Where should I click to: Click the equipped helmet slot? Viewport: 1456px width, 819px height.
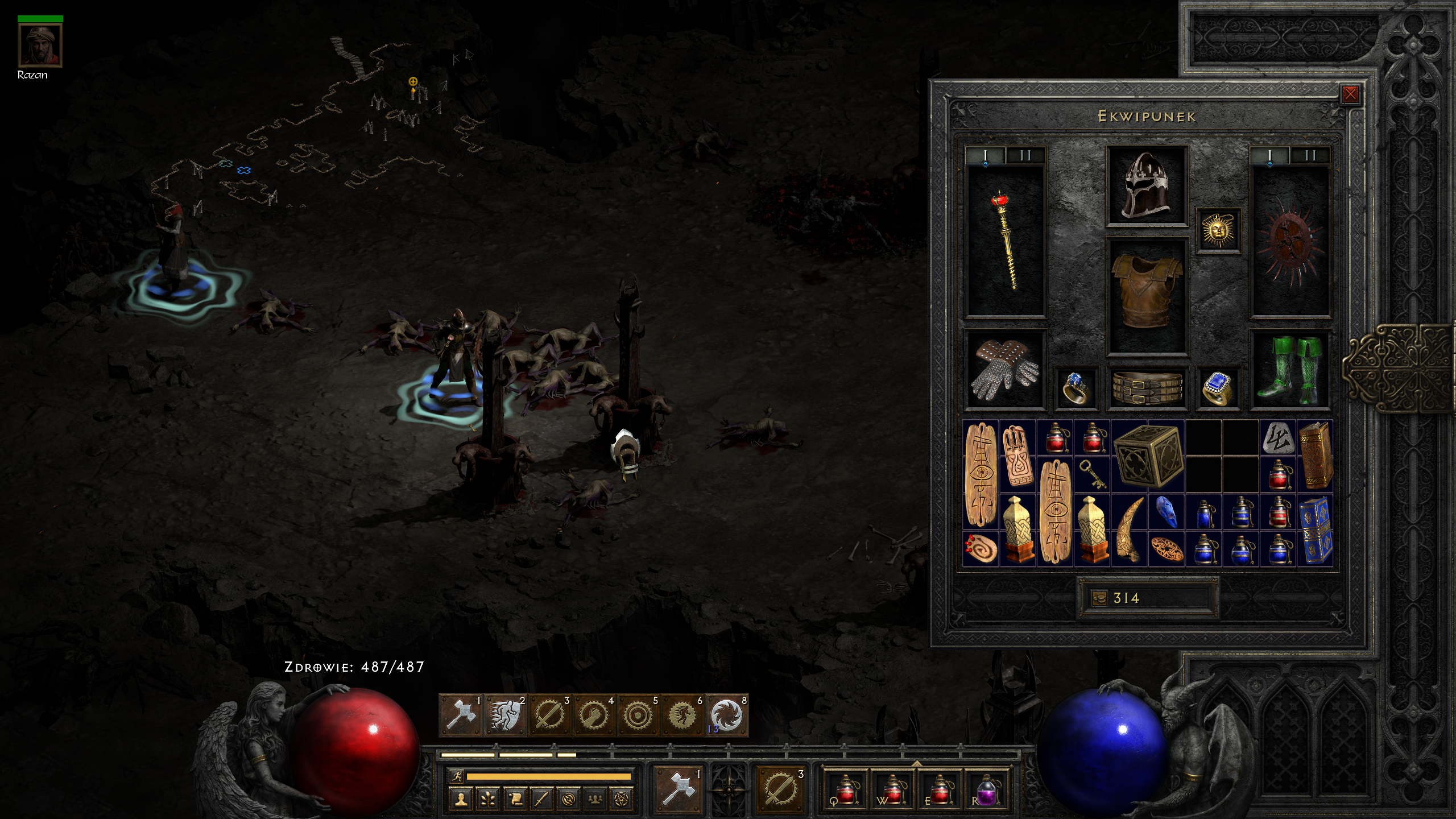tap(1147, 185)
